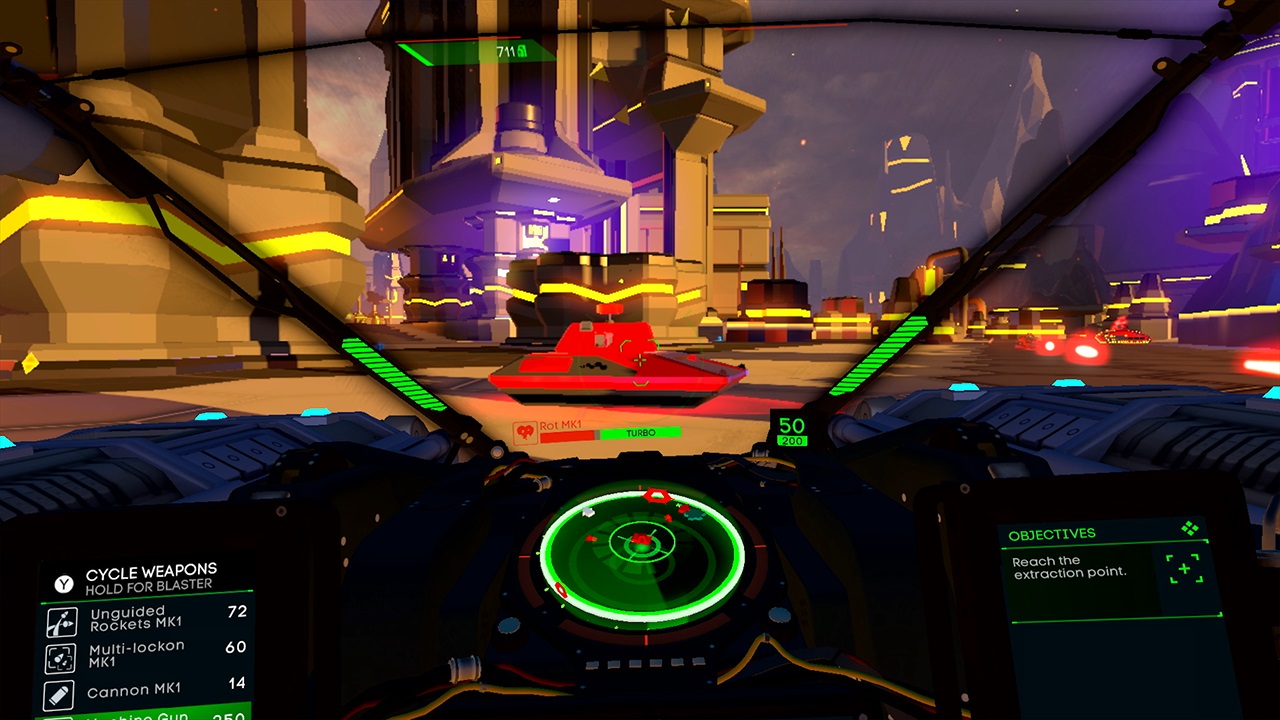Switch to the Cannon MK1 weapon
Image resolution: width=1280 pixels, height=720 pixels.
(x=145, y=691)
